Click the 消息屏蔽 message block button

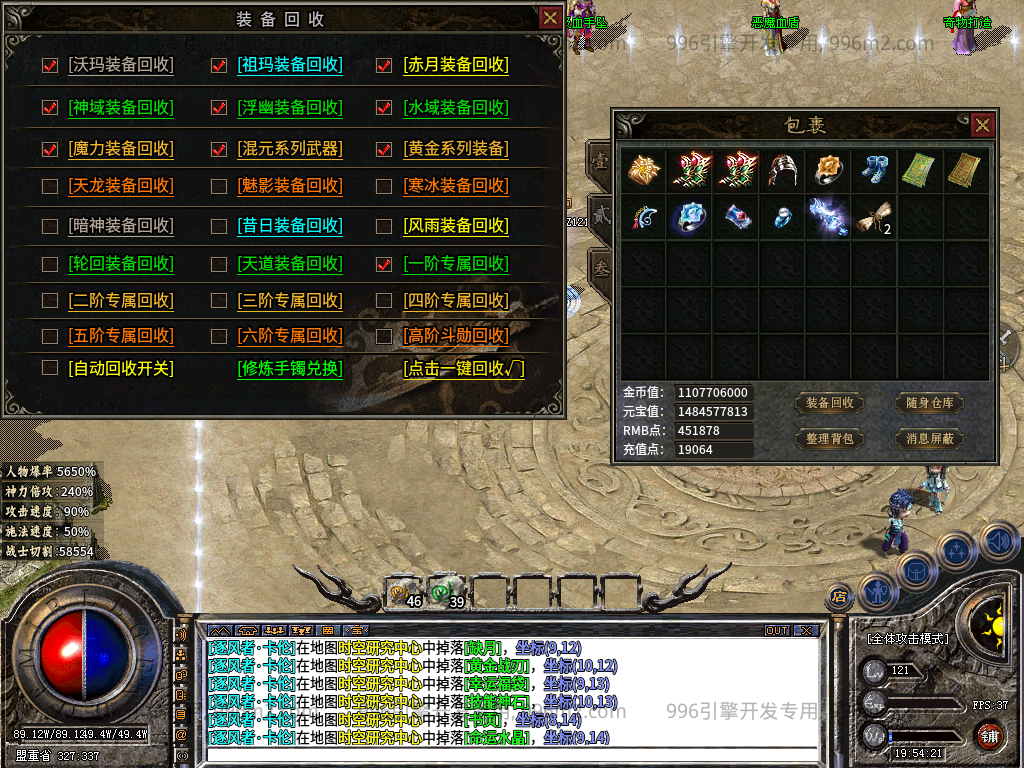[x=929, y=438]
